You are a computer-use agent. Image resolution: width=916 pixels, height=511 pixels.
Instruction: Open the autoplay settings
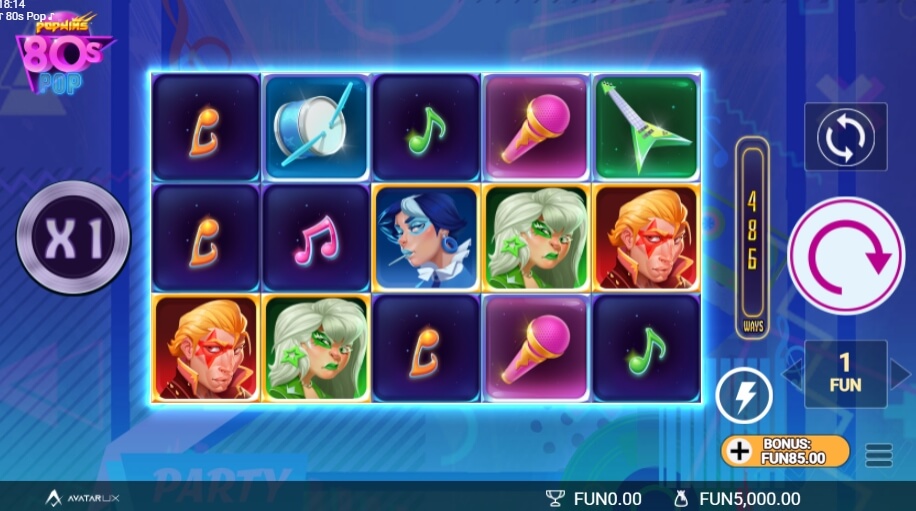click(845, 137)
